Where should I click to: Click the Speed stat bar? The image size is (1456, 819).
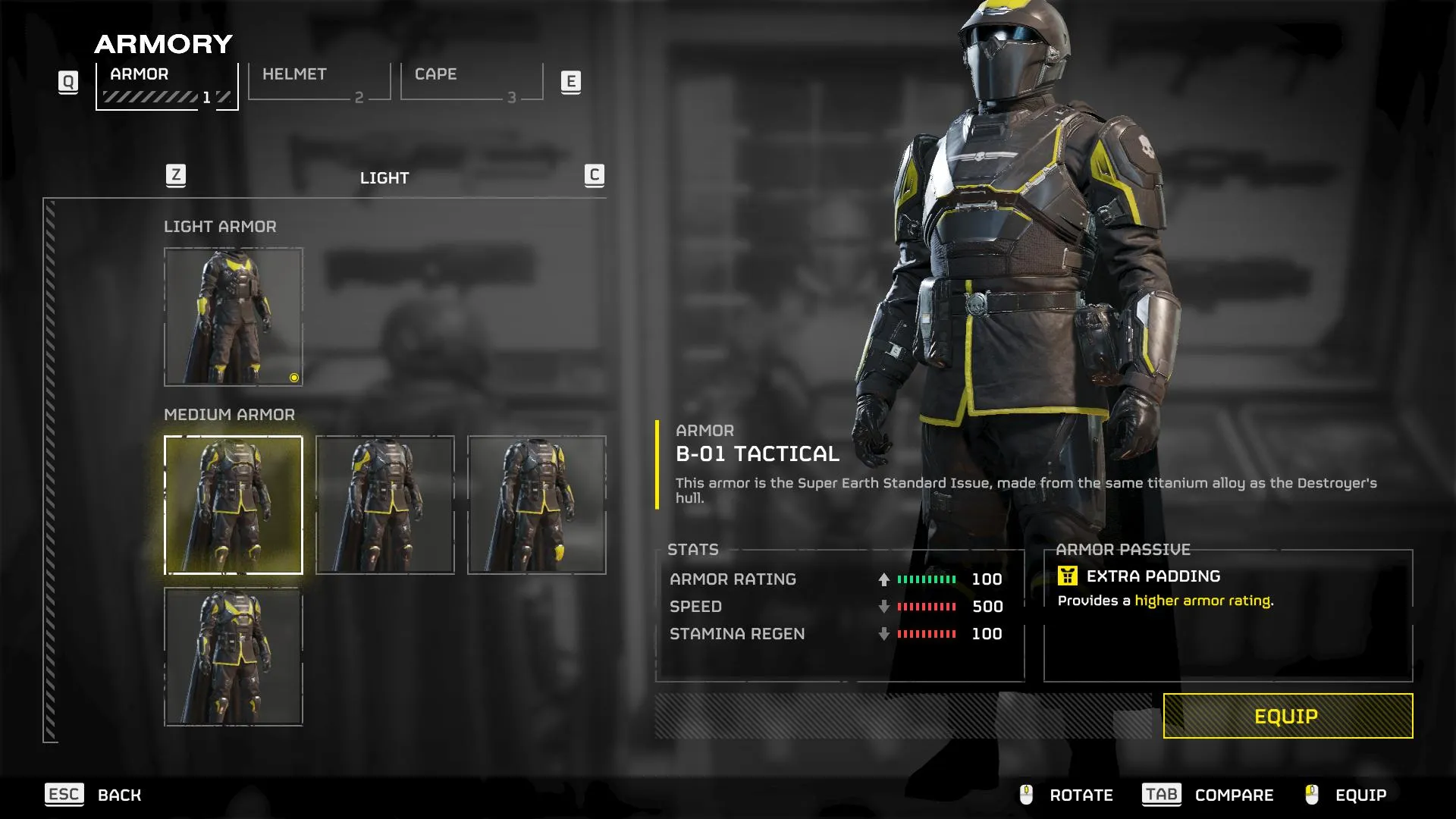(x=925, y=606)
